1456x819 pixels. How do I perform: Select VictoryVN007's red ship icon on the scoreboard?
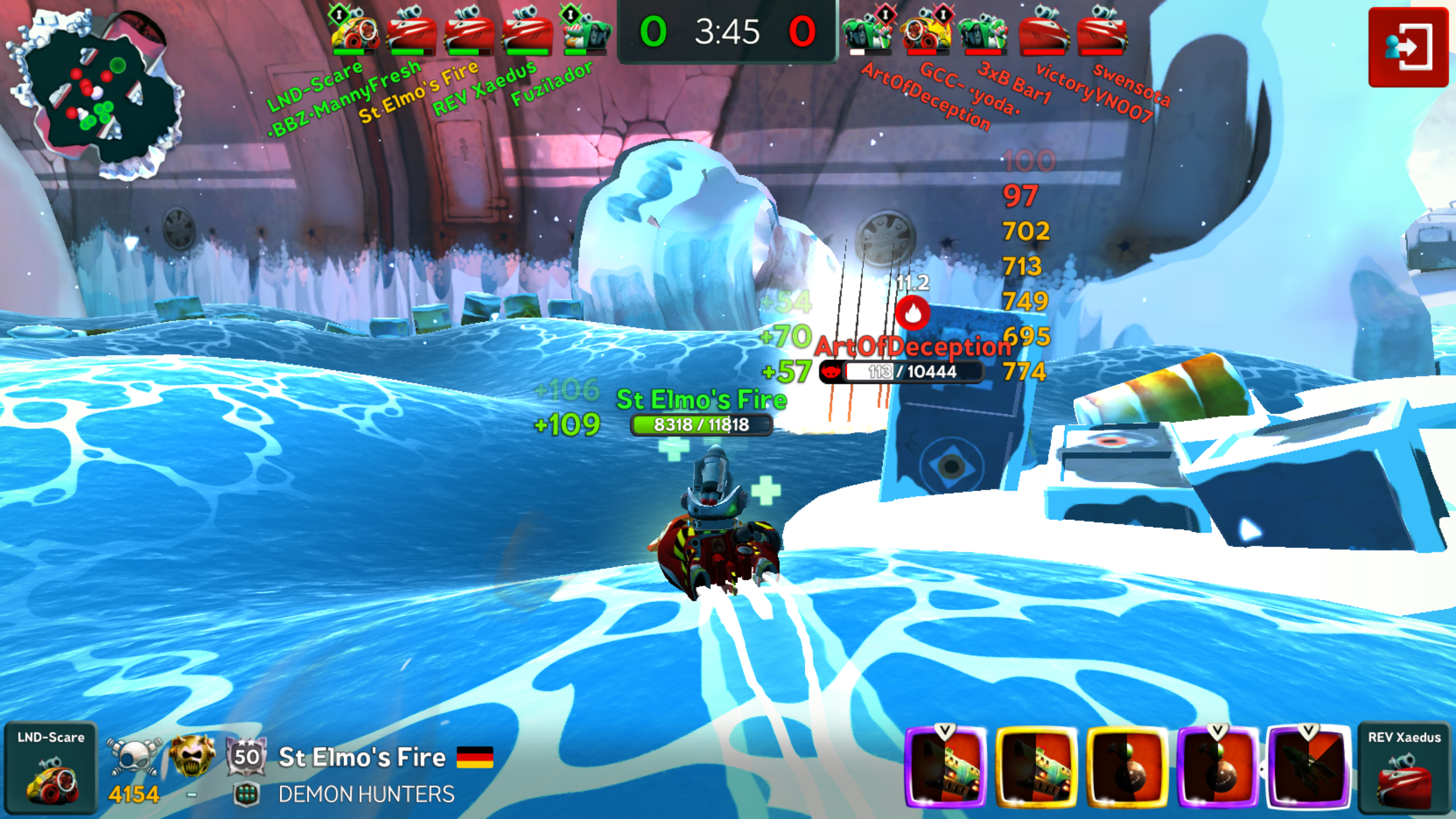(x=1043, y=33)
